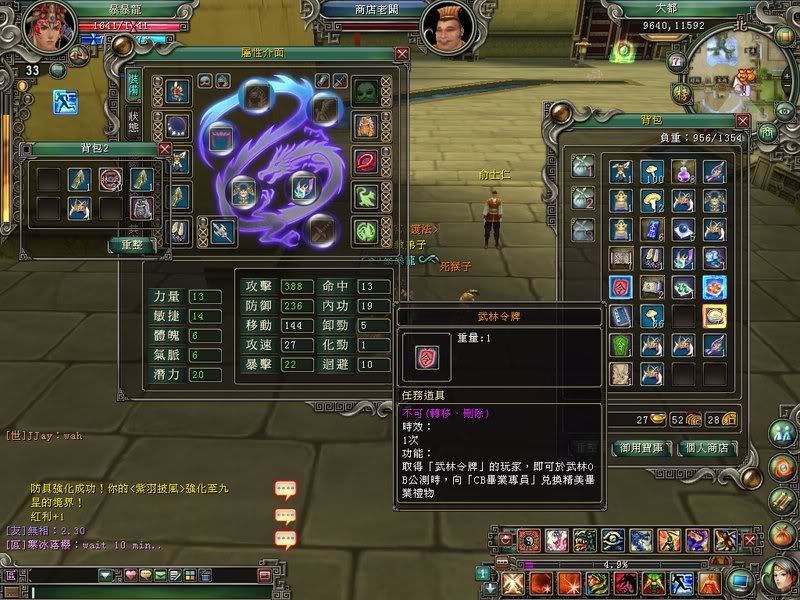Viewport: 800px width, 600px height.
Task: Select the red 武林令牌 token in the bag
Action: coord(621,289)
